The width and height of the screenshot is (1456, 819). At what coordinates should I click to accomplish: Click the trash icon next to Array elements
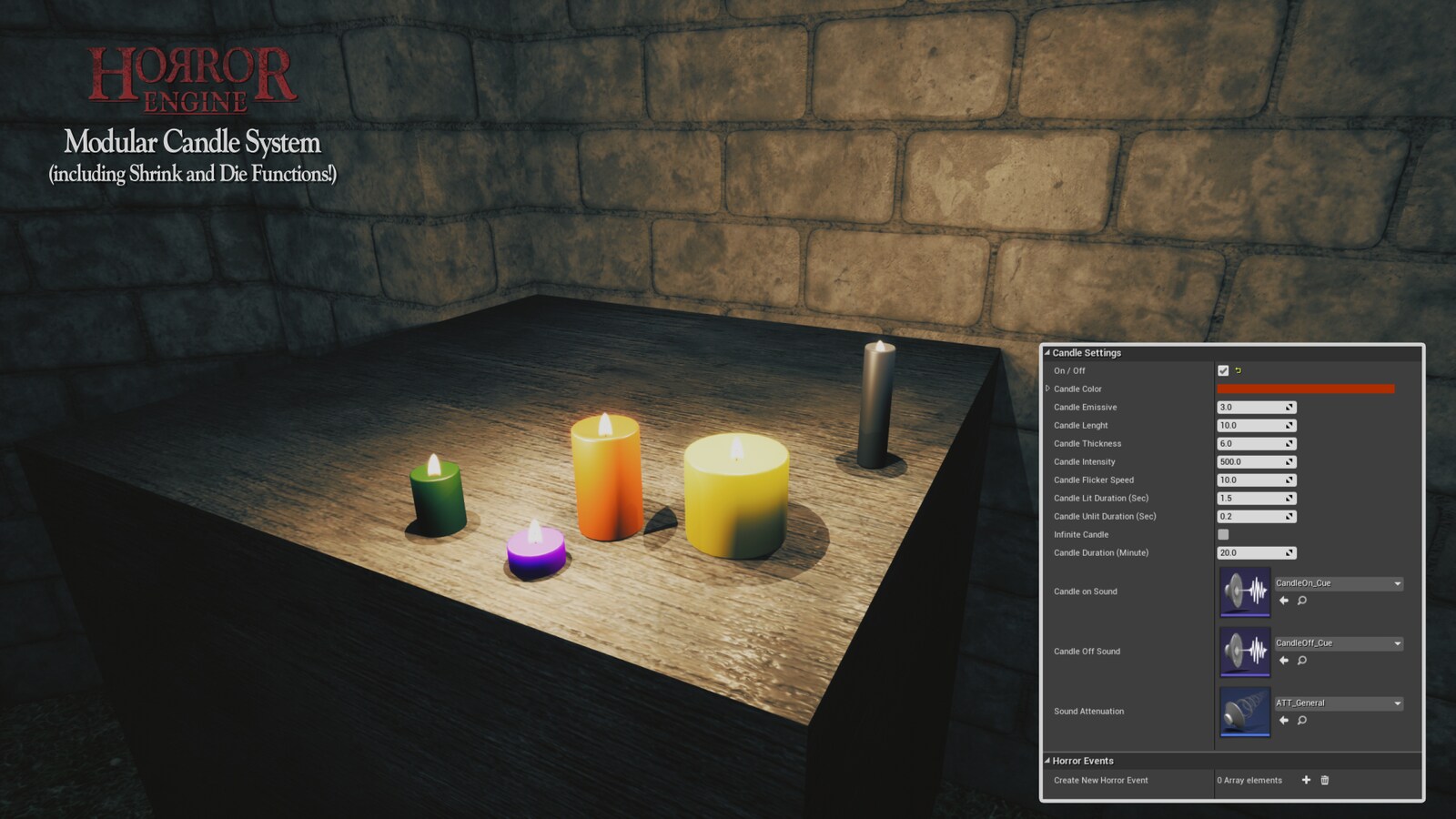(1324, 780)
